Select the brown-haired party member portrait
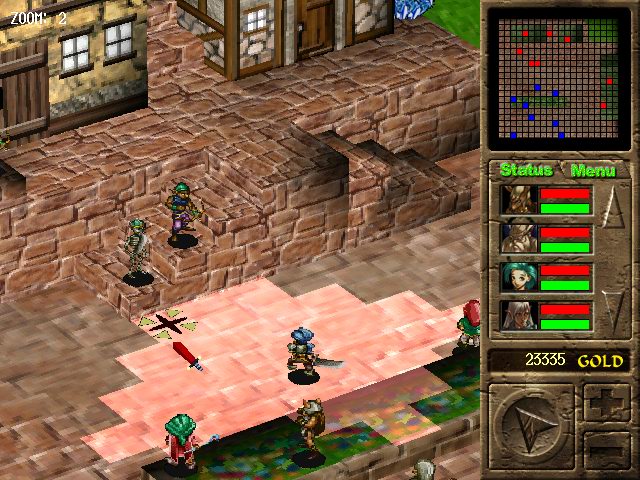This screenshot has height=480, width=640. pyautogui.click(x=519, y=238)
